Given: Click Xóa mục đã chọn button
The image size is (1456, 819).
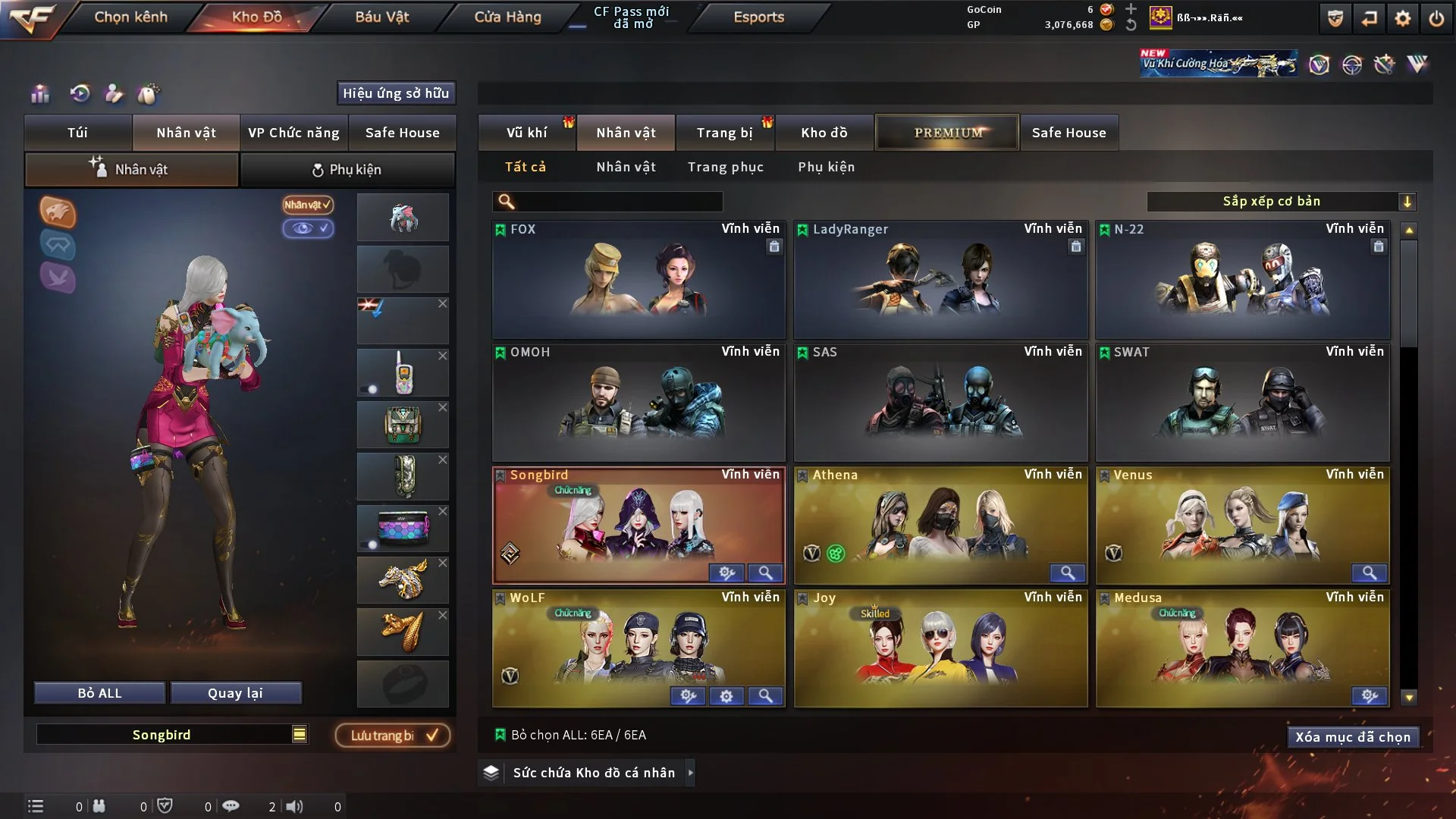Looking at the screenshot, I should coord(1352,737).
